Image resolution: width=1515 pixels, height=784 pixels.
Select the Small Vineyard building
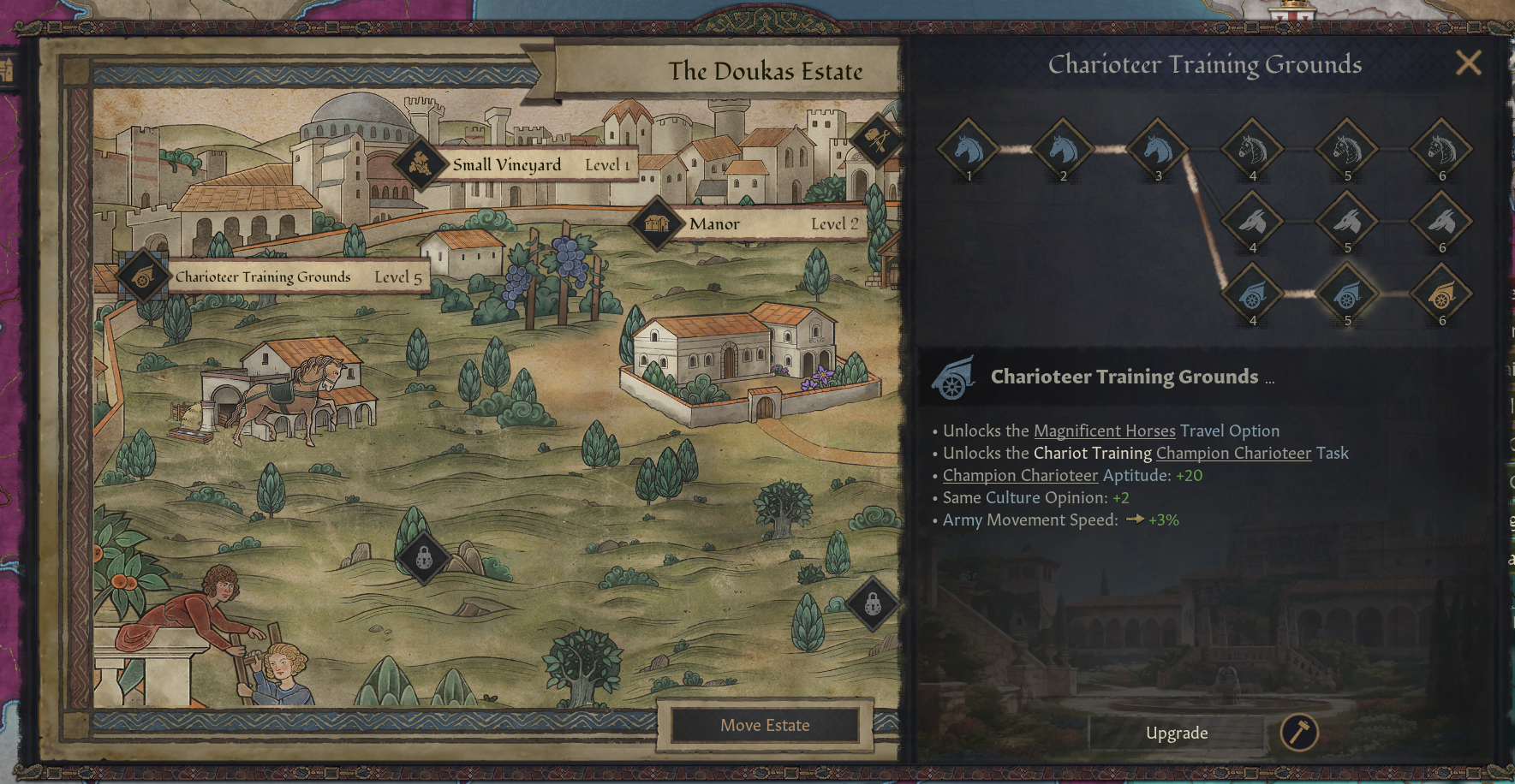[507, 164]
